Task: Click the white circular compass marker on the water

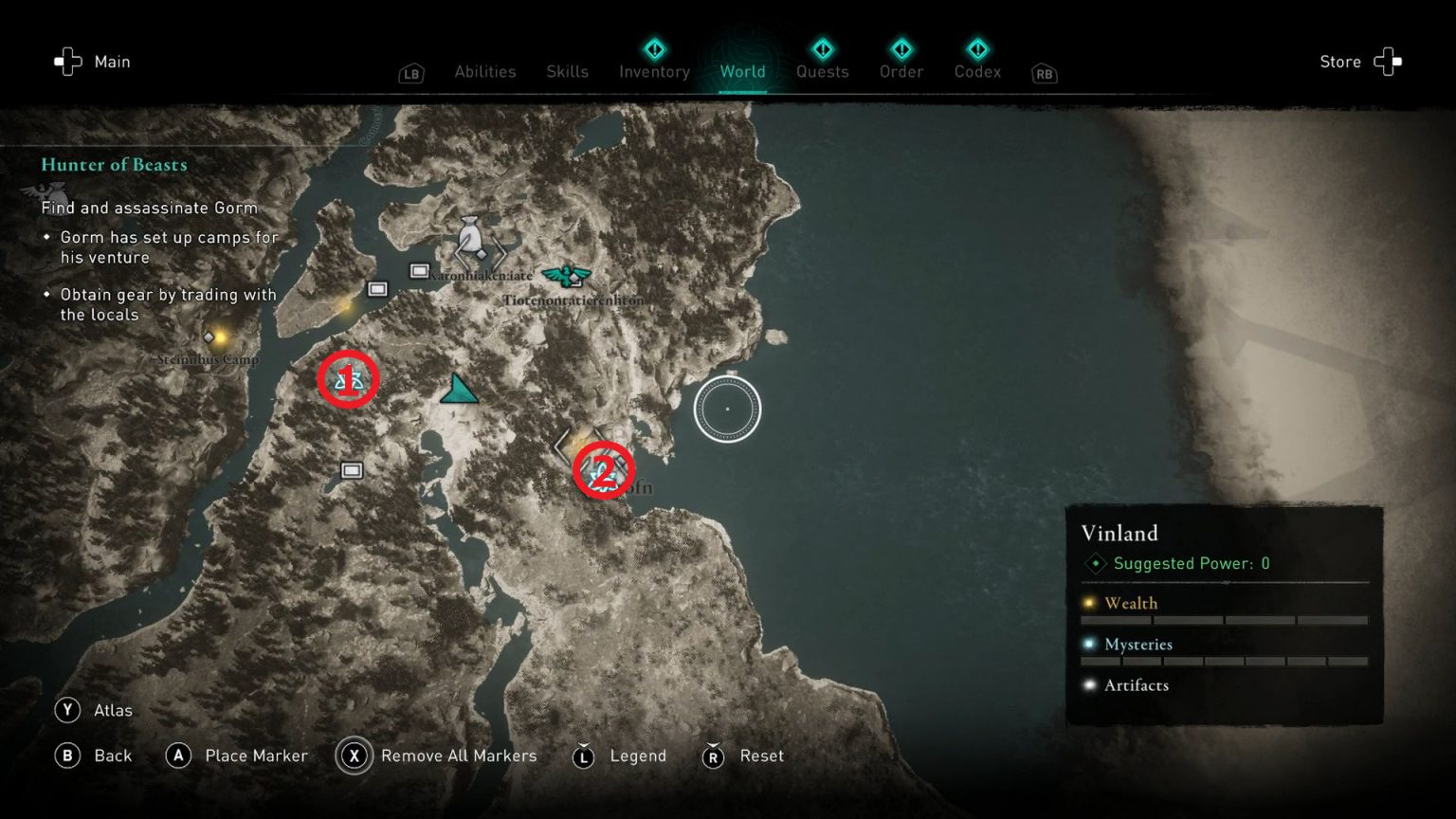Action: pyautogui.click(x=727, y=409)
